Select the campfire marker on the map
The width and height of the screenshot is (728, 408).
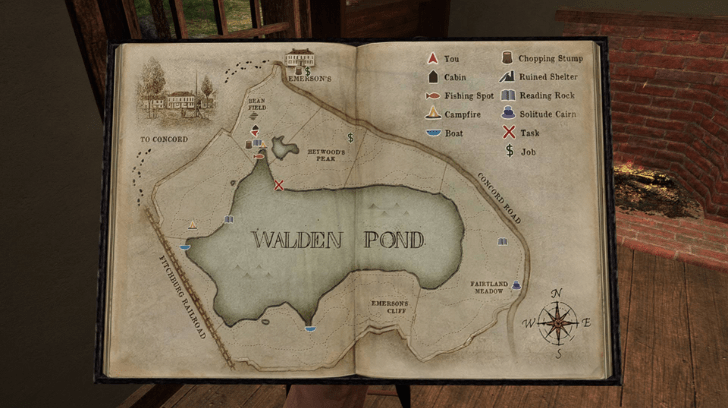click(x=193, y=223)
